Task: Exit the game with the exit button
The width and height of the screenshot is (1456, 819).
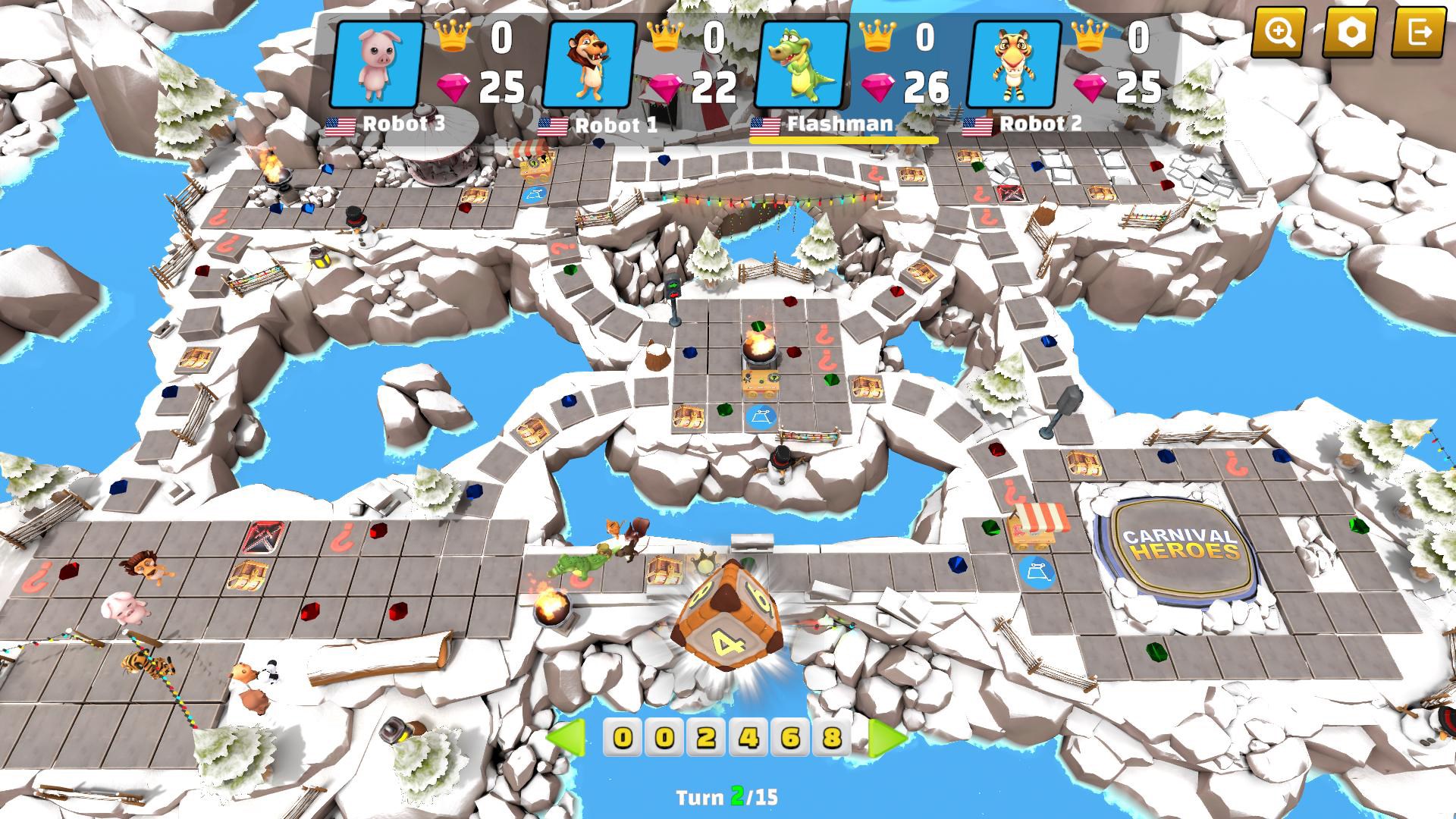Action: pos(1419,33)
